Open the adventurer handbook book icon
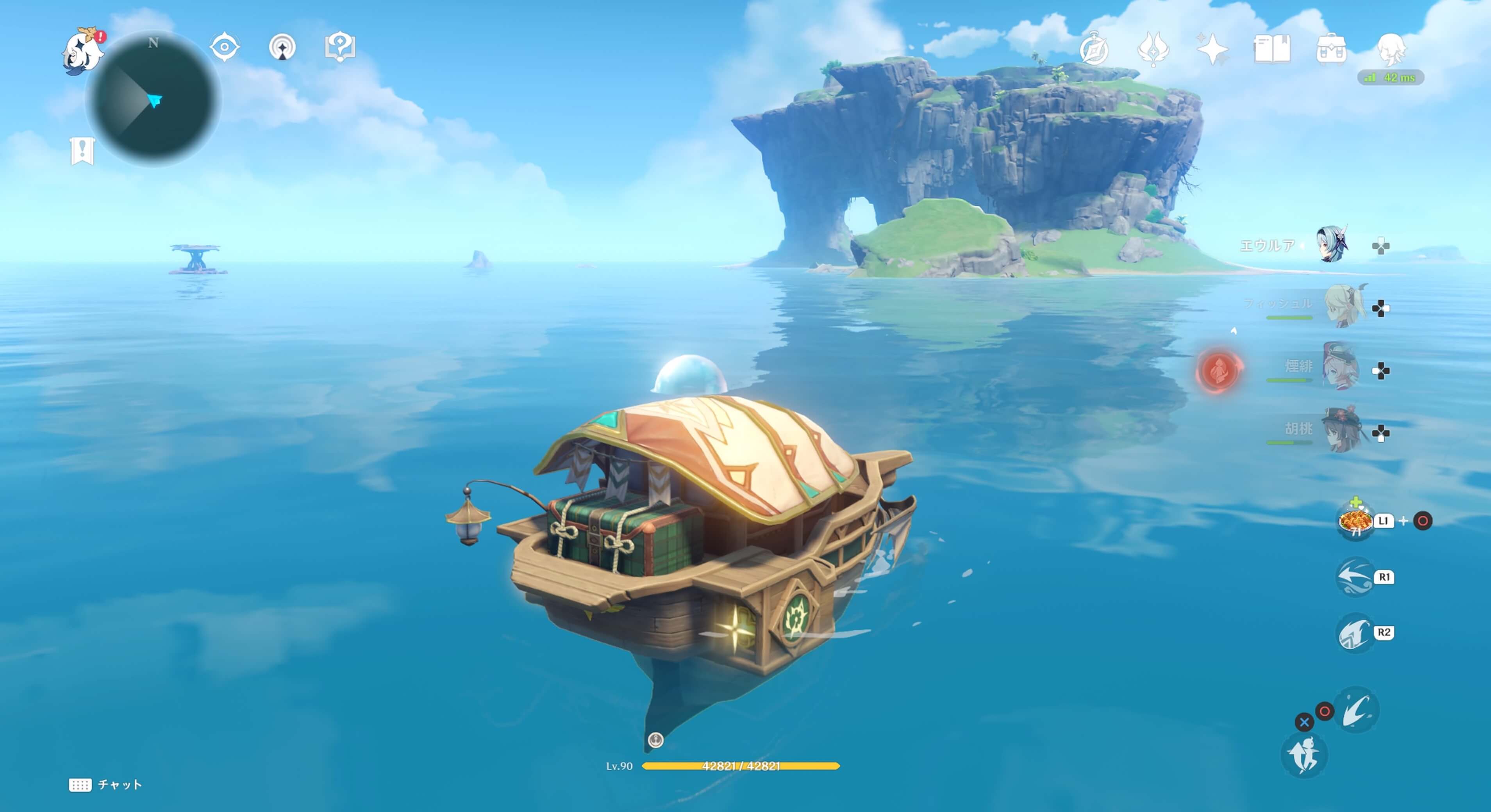The width and height of the screenshot is (1491, 812). 1271,48
